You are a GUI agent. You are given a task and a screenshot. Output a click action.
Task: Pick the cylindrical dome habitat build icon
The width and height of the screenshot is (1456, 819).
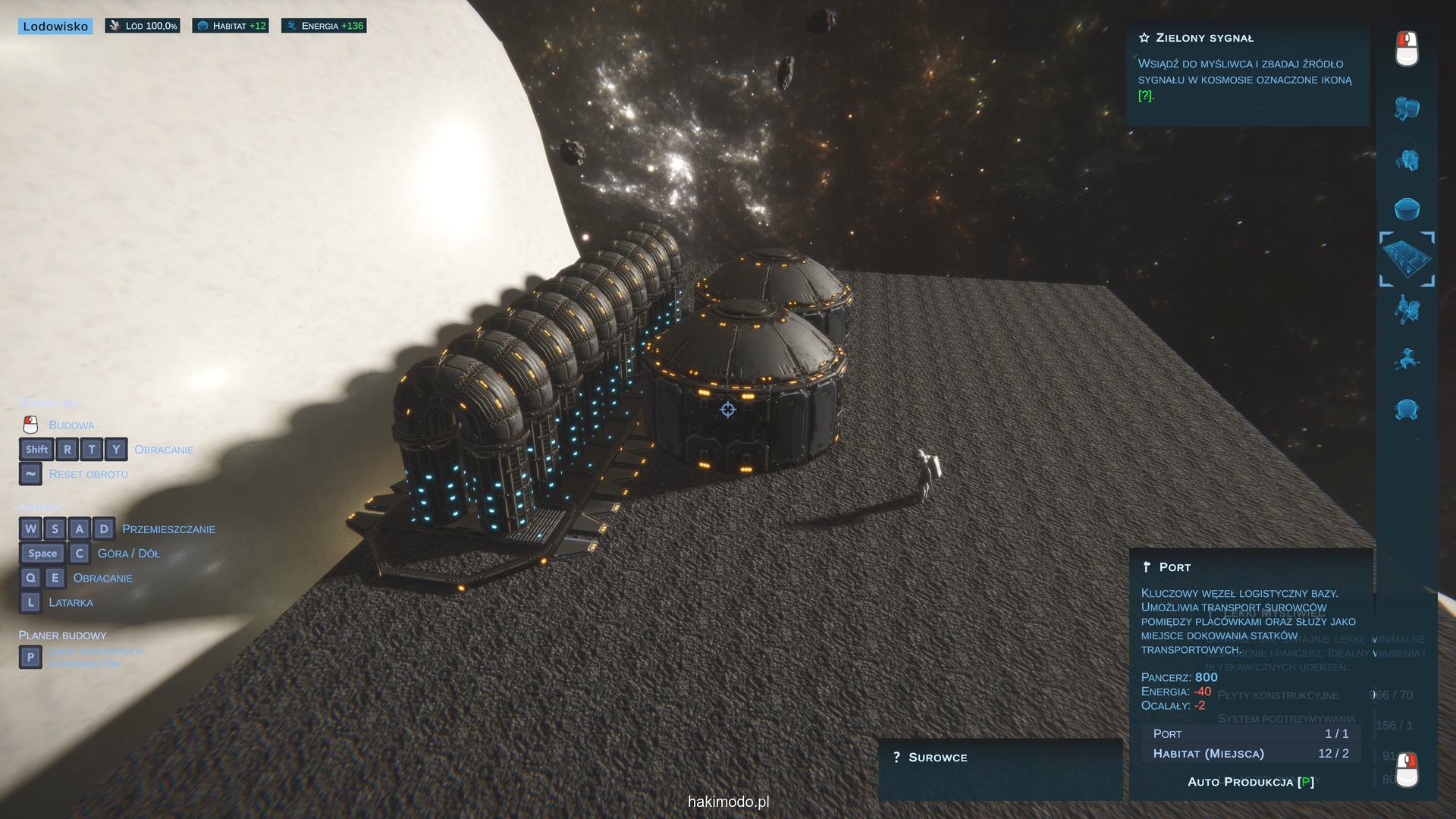tap(1407, 209)
